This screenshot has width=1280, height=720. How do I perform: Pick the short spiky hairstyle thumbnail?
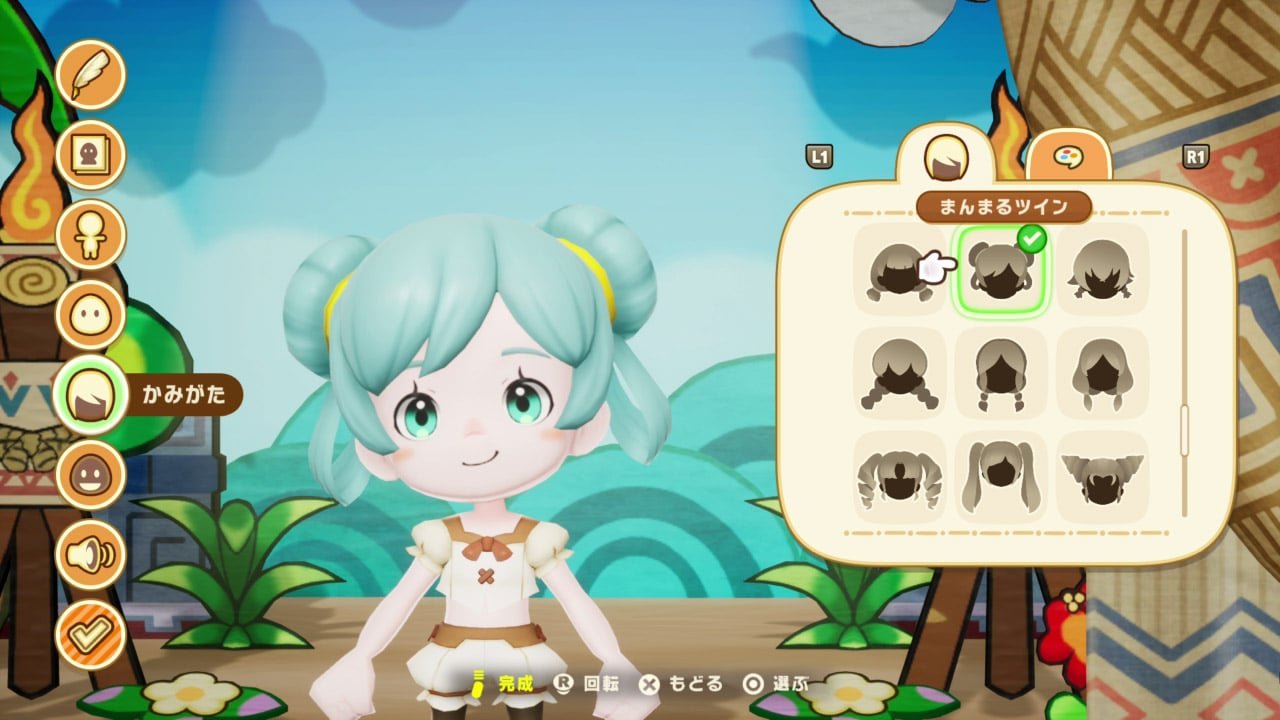[1102, 269]
